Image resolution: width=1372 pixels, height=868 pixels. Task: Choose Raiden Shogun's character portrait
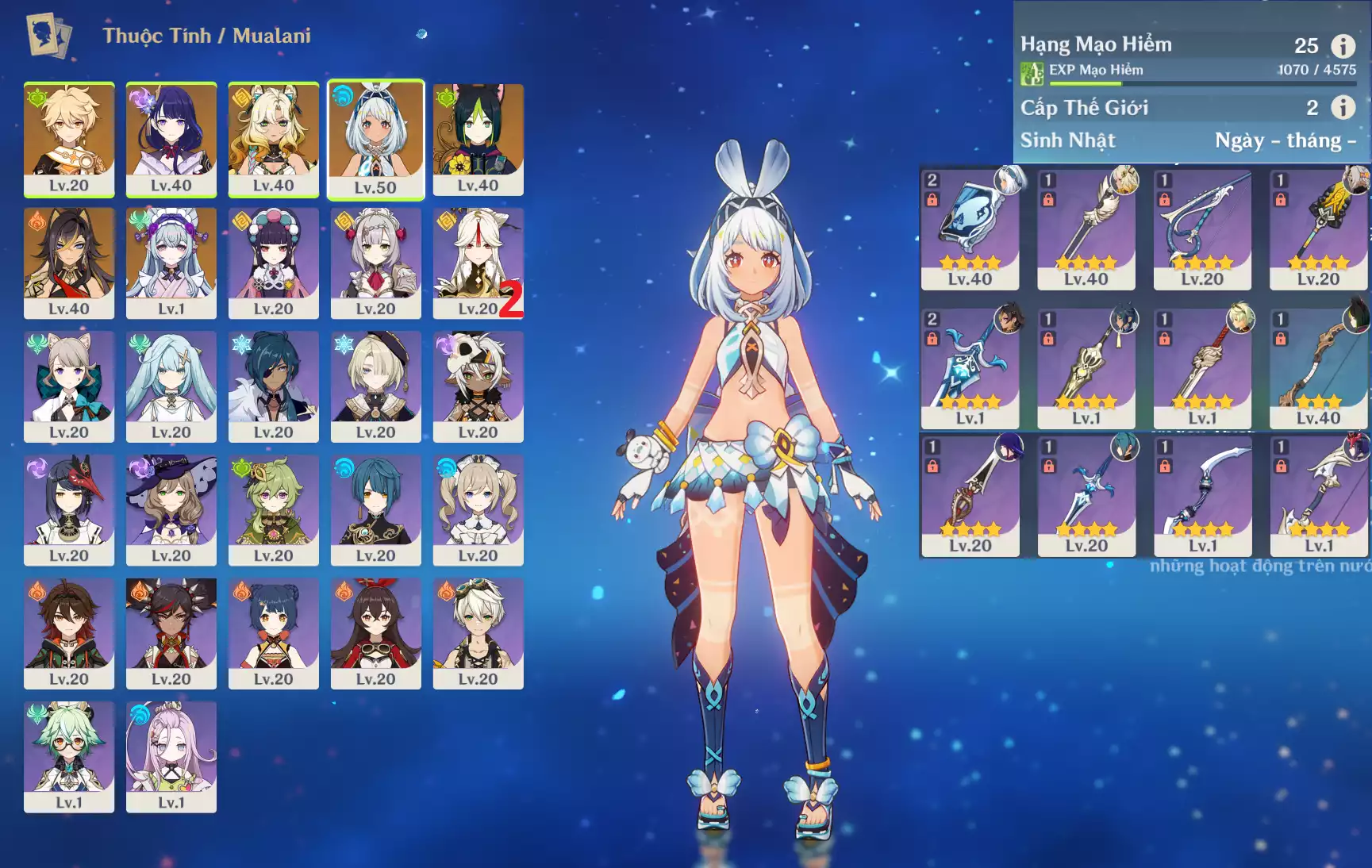coord(171,139)
